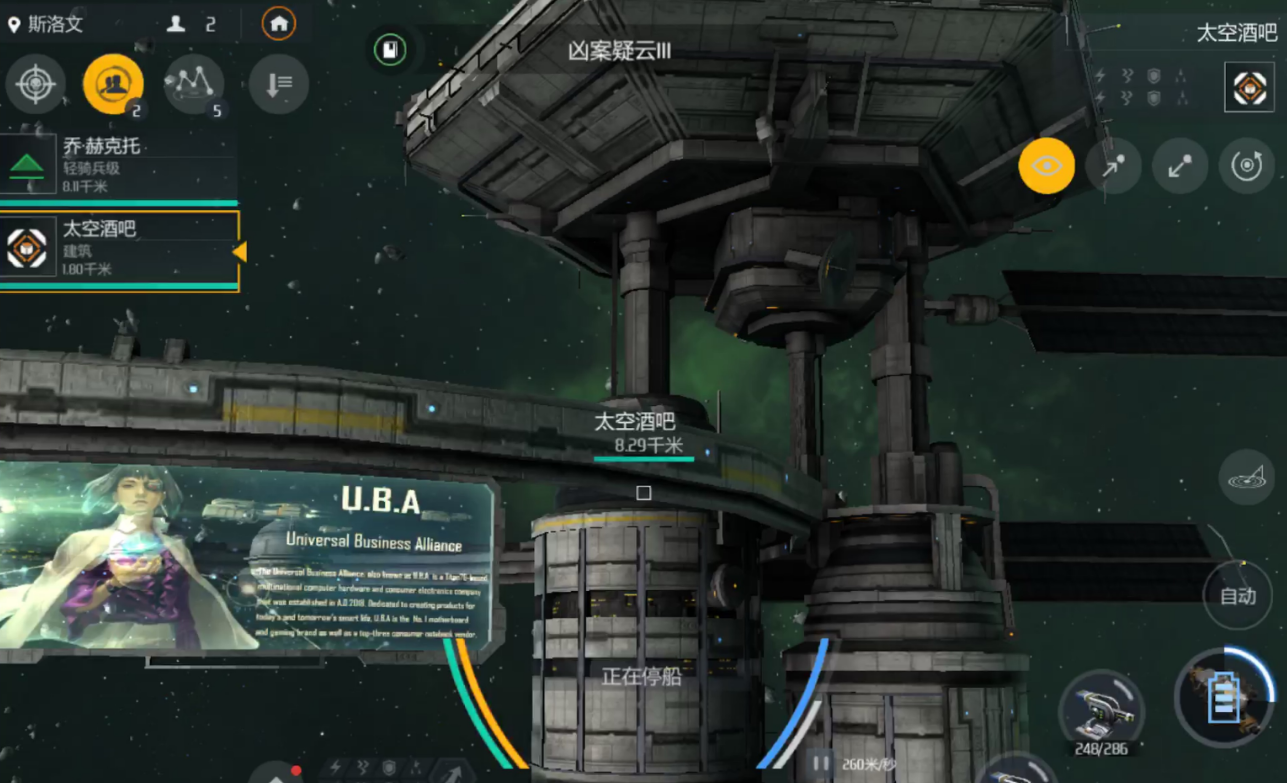
Task: Open the radar scanner button
Action: point(1246,477)
